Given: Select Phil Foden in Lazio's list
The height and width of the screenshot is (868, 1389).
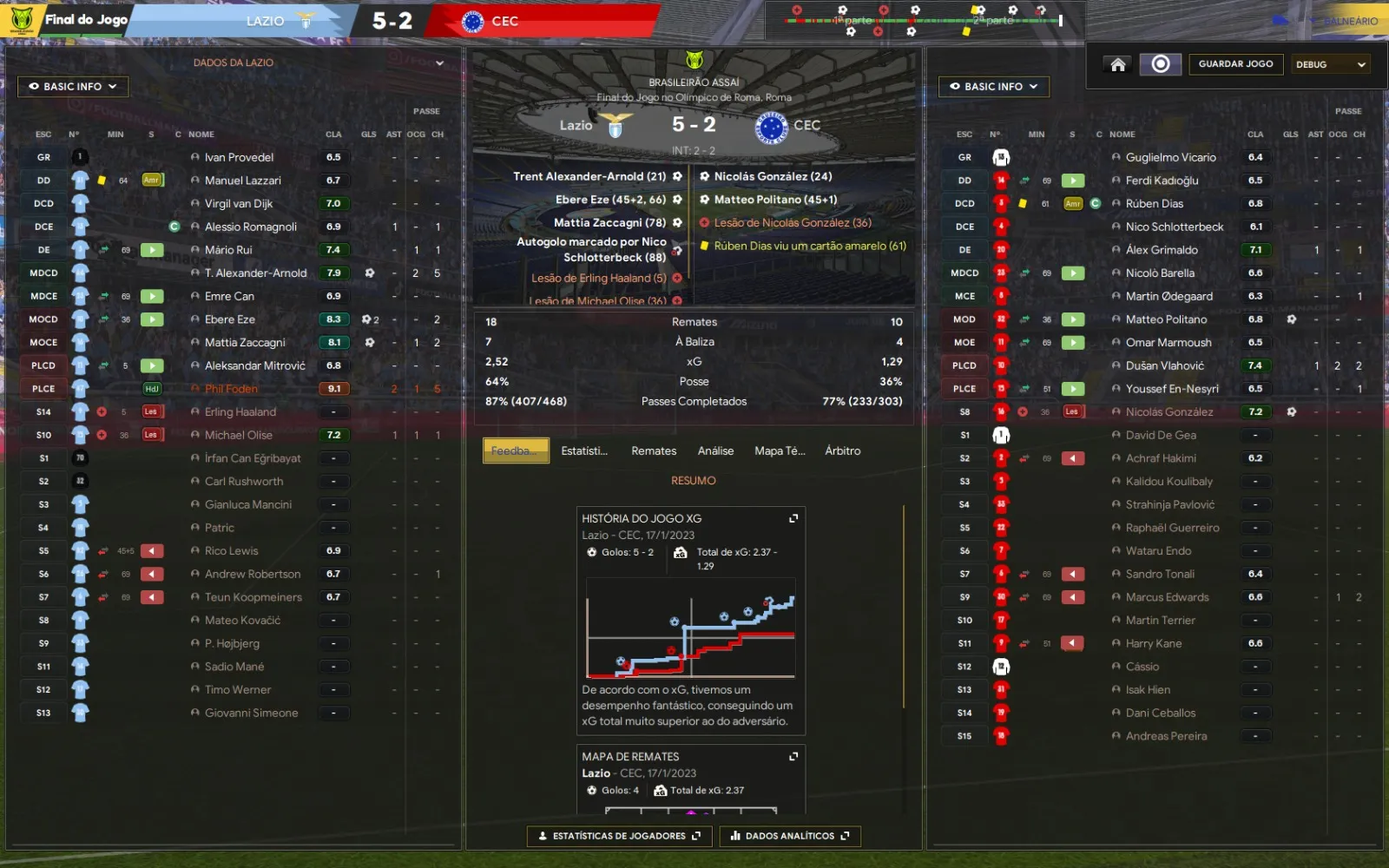Looking at the screenshot, I should click(231, 389).
